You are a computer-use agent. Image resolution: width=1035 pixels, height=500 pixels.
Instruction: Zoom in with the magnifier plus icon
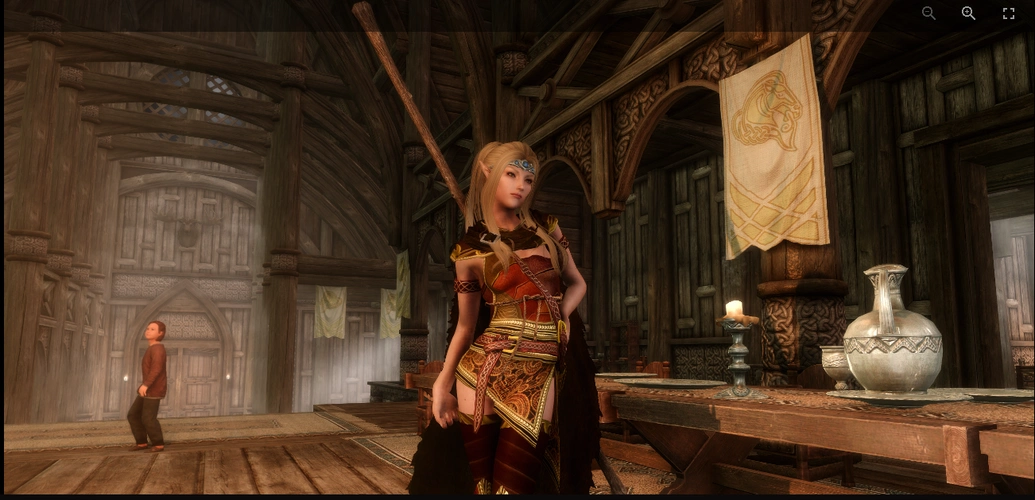(968, 13)
